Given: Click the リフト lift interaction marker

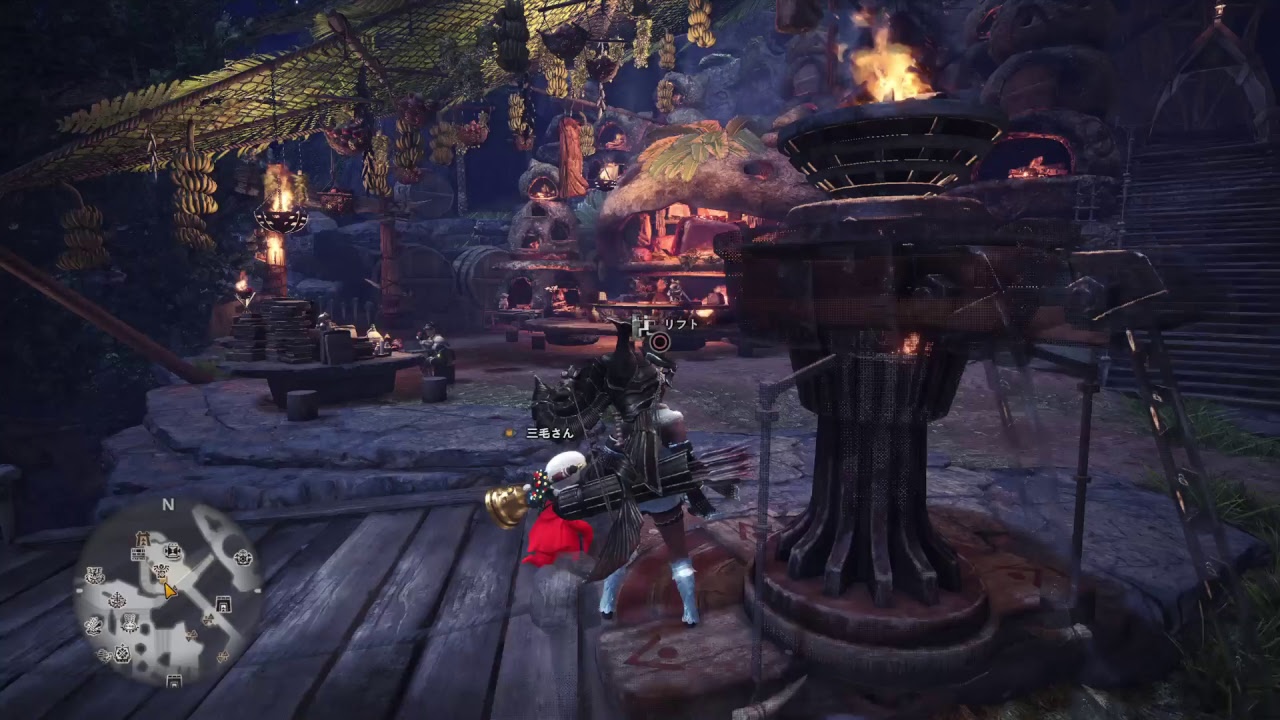Looking at the screenshot, I should 660,340.
